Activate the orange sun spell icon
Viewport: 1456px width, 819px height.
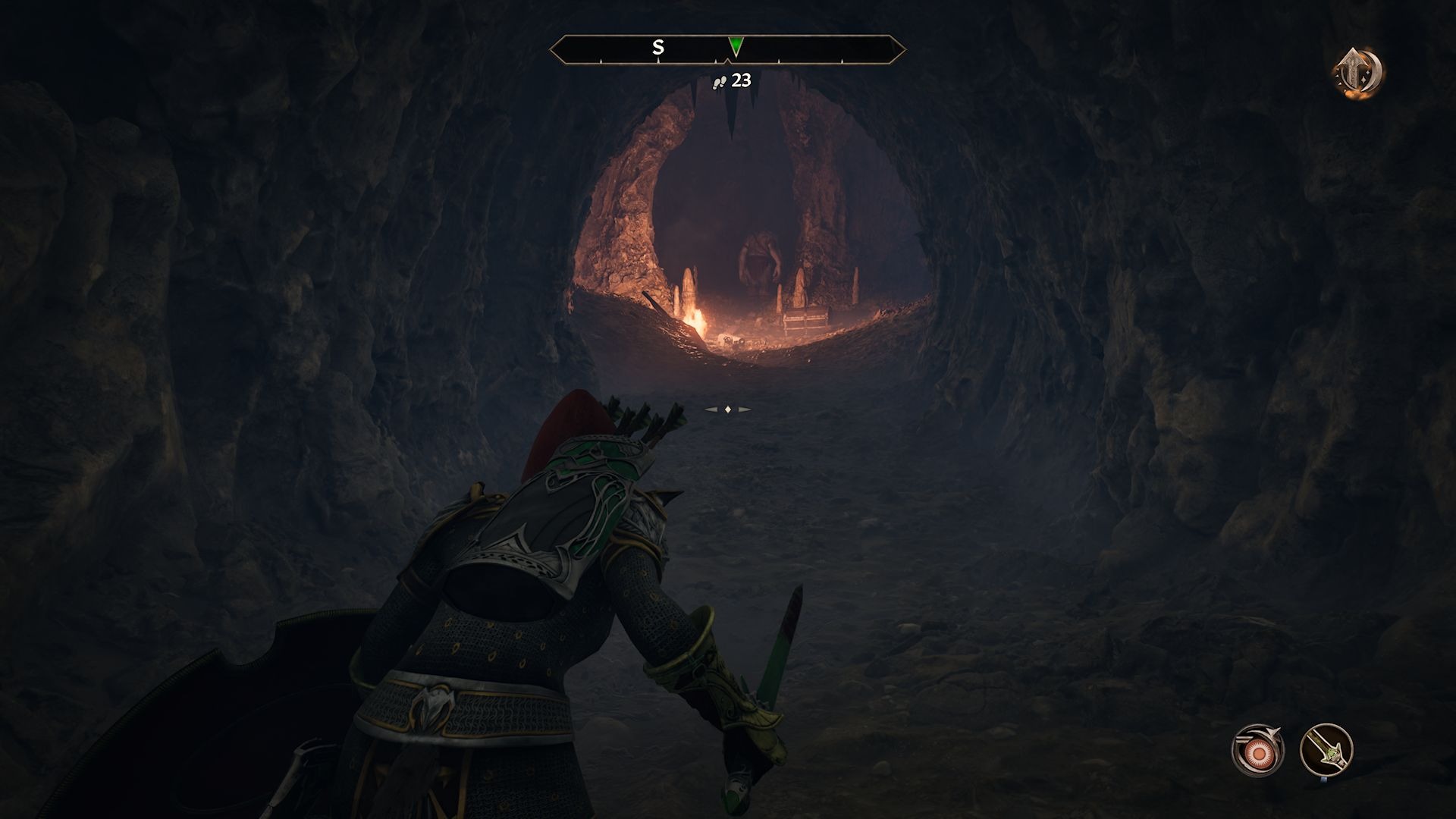tap(1258, 751)
